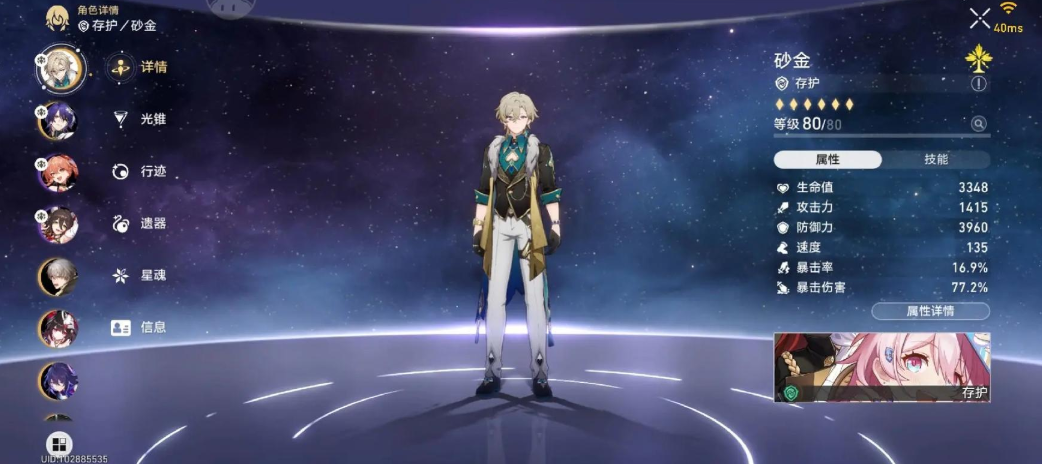This screenshot has width=1042, height=464.
Task: Open the 信息 info menu entry
Action: click(141, 327)
